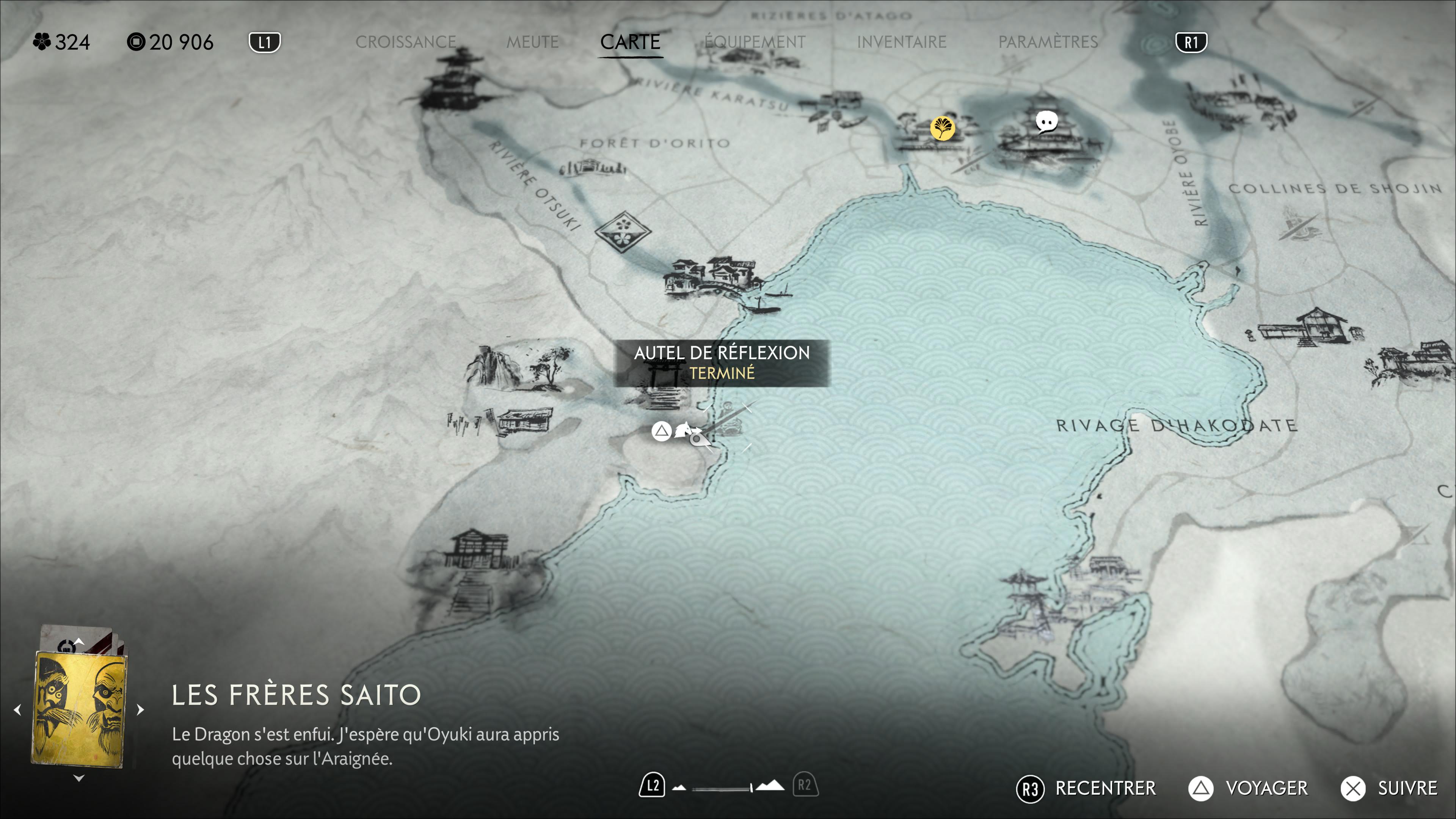Select the yellow ginkgo leaf map marker
This screenshot has height=819, width=1456.
942,128
